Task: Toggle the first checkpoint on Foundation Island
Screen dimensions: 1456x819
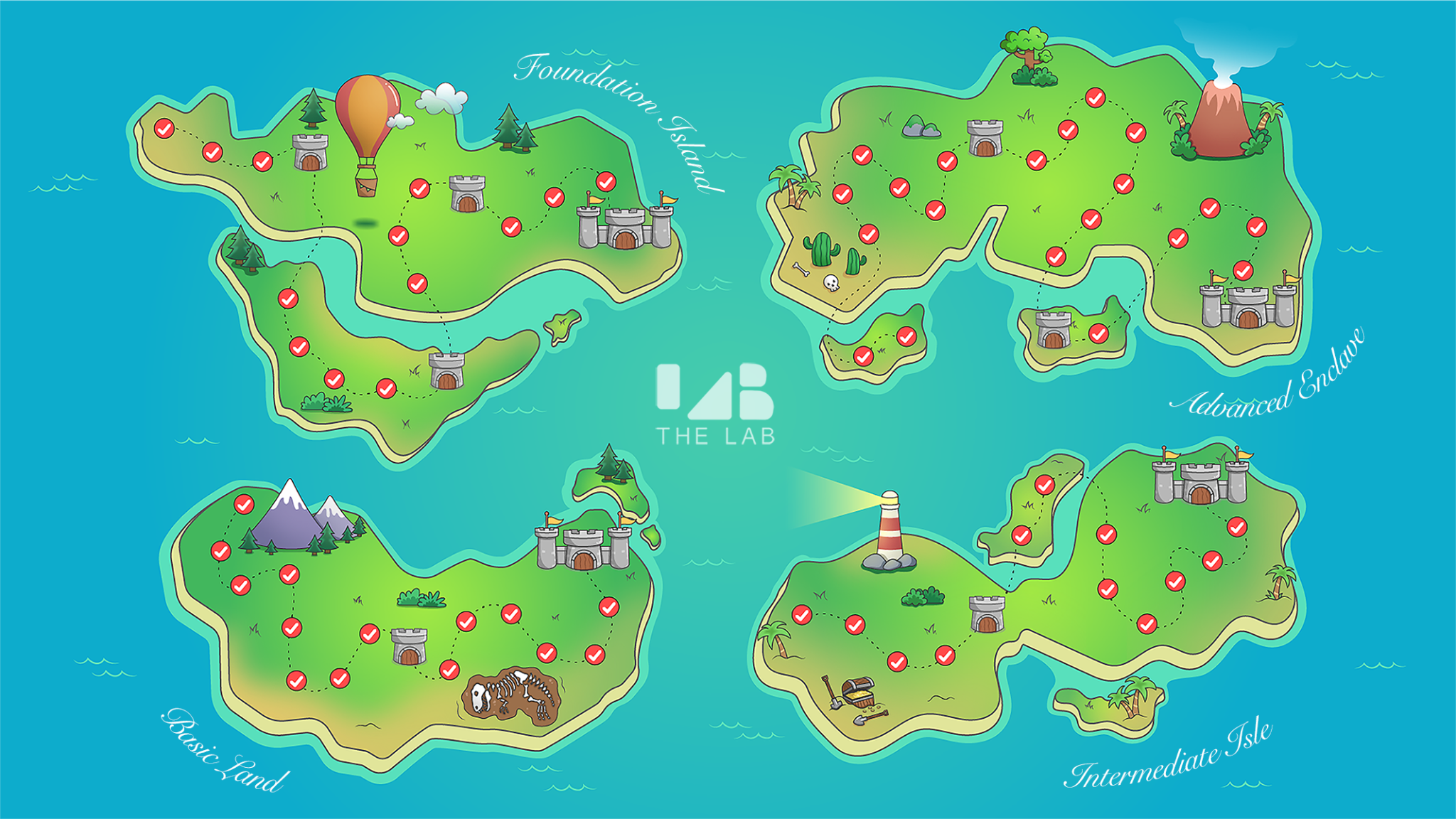Action: coord(163,130)
